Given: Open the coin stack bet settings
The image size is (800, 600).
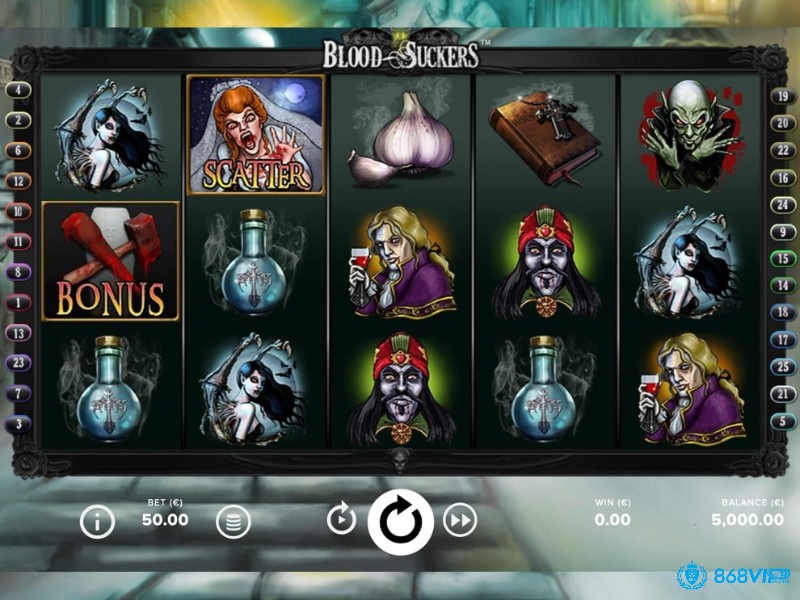Looking at the screenshot, I should (233, 521).
